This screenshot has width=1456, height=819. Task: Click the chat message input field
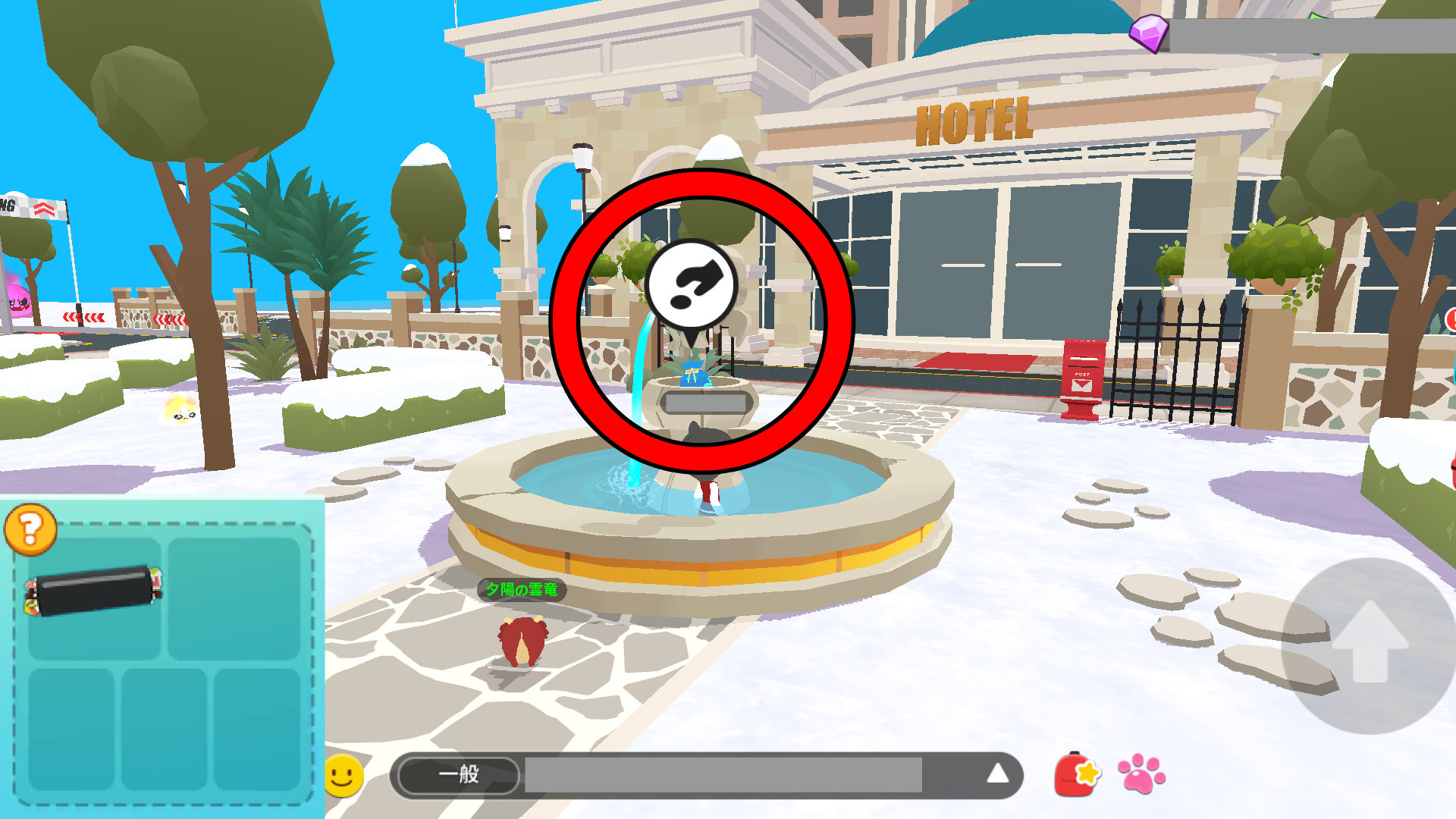tap(723, 775)
